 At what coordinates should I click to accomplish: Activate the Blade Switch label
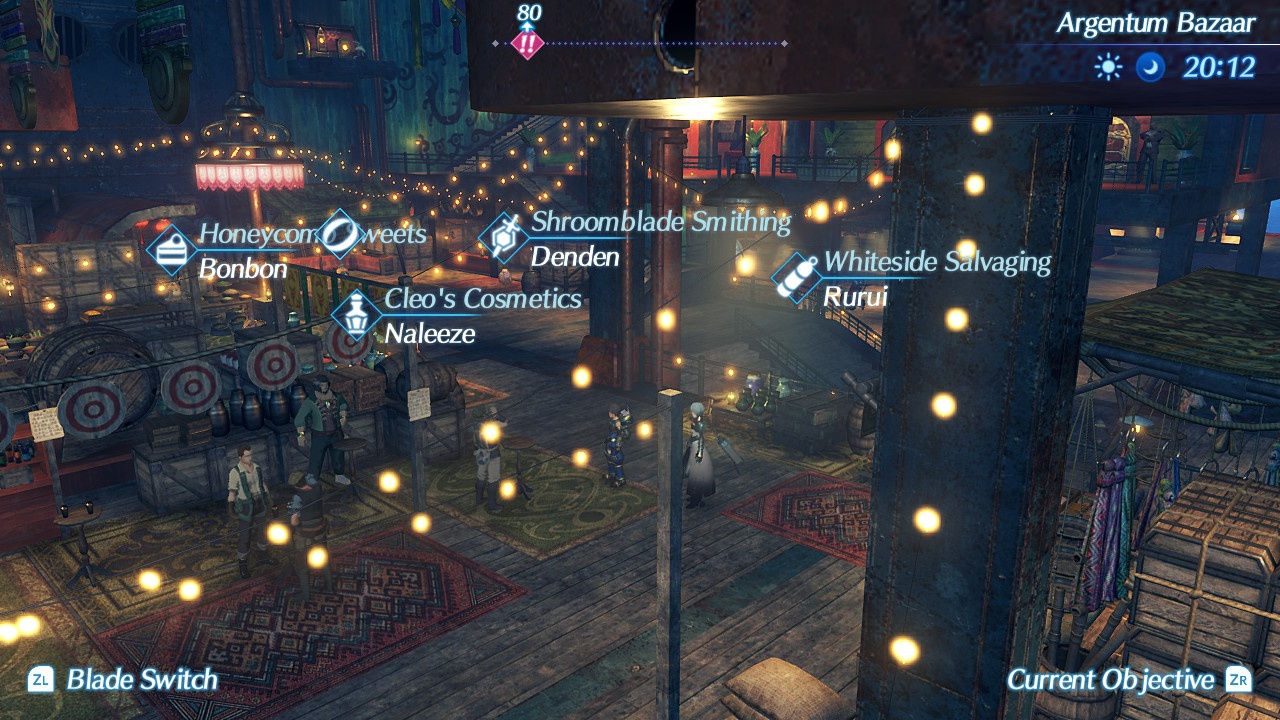tap(141, 680)
